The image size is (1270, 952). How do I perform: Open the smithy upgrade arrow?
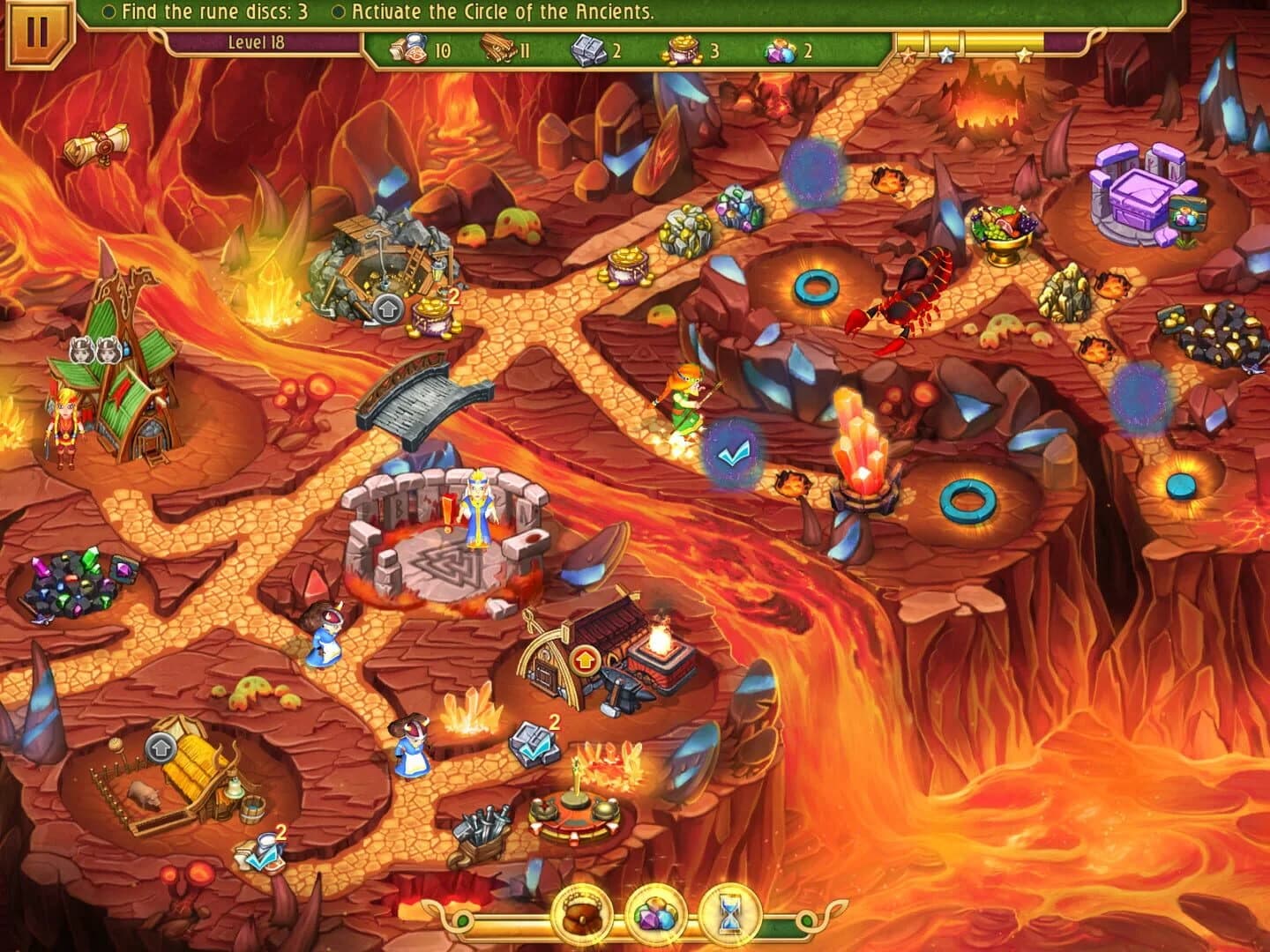(x=583, y=660)
